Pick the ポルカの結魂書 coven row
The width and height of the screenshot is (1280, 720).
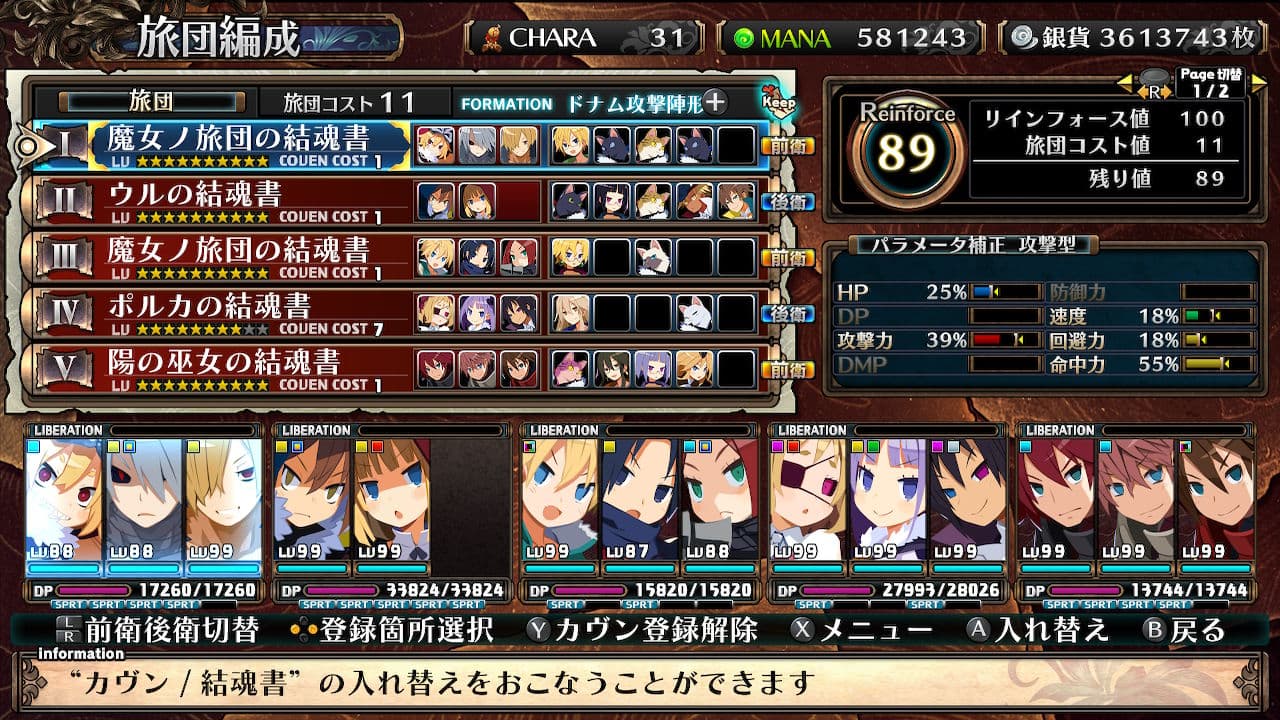[x=238, y=313]
